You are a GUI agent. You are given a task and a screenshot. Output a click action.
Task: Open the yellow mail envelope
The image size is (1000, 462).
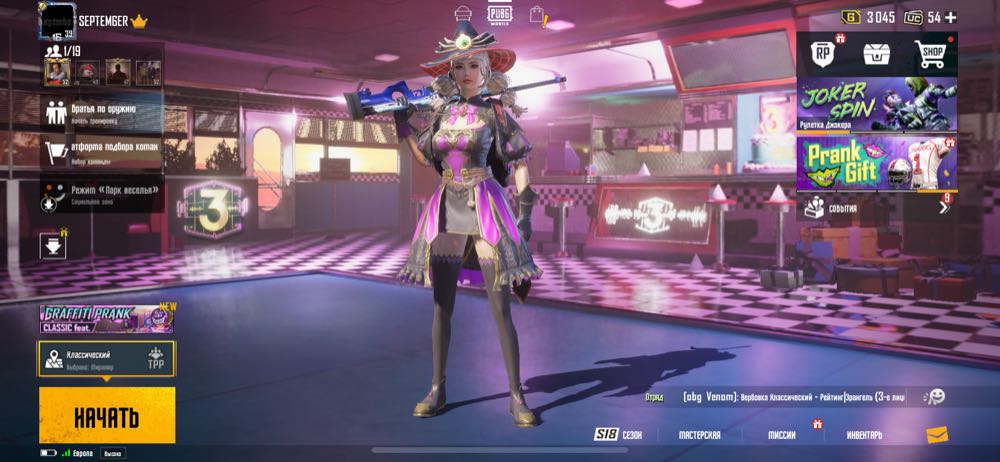[936, 434]
